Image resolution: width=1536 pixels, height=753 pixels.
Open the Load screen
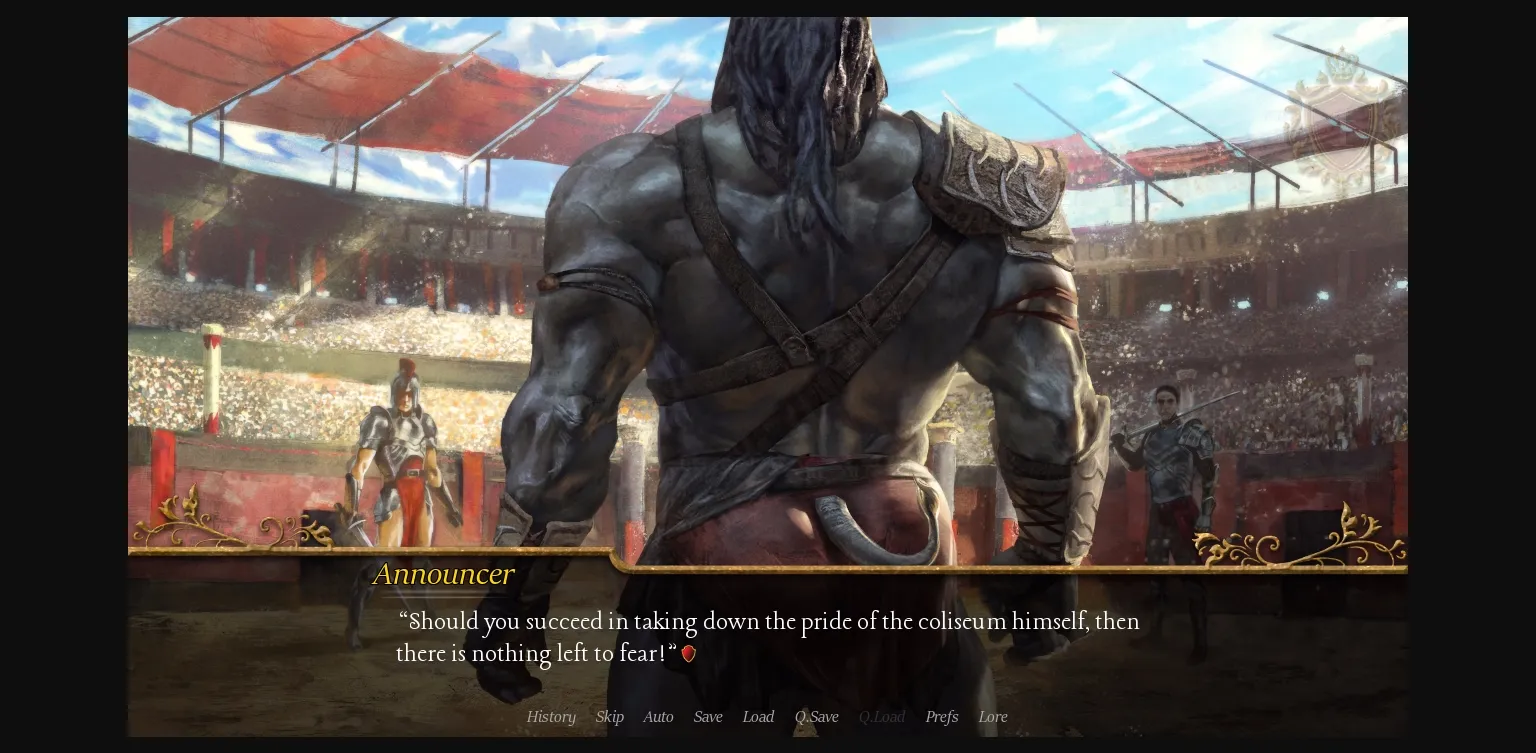click(x=758, y=717)
